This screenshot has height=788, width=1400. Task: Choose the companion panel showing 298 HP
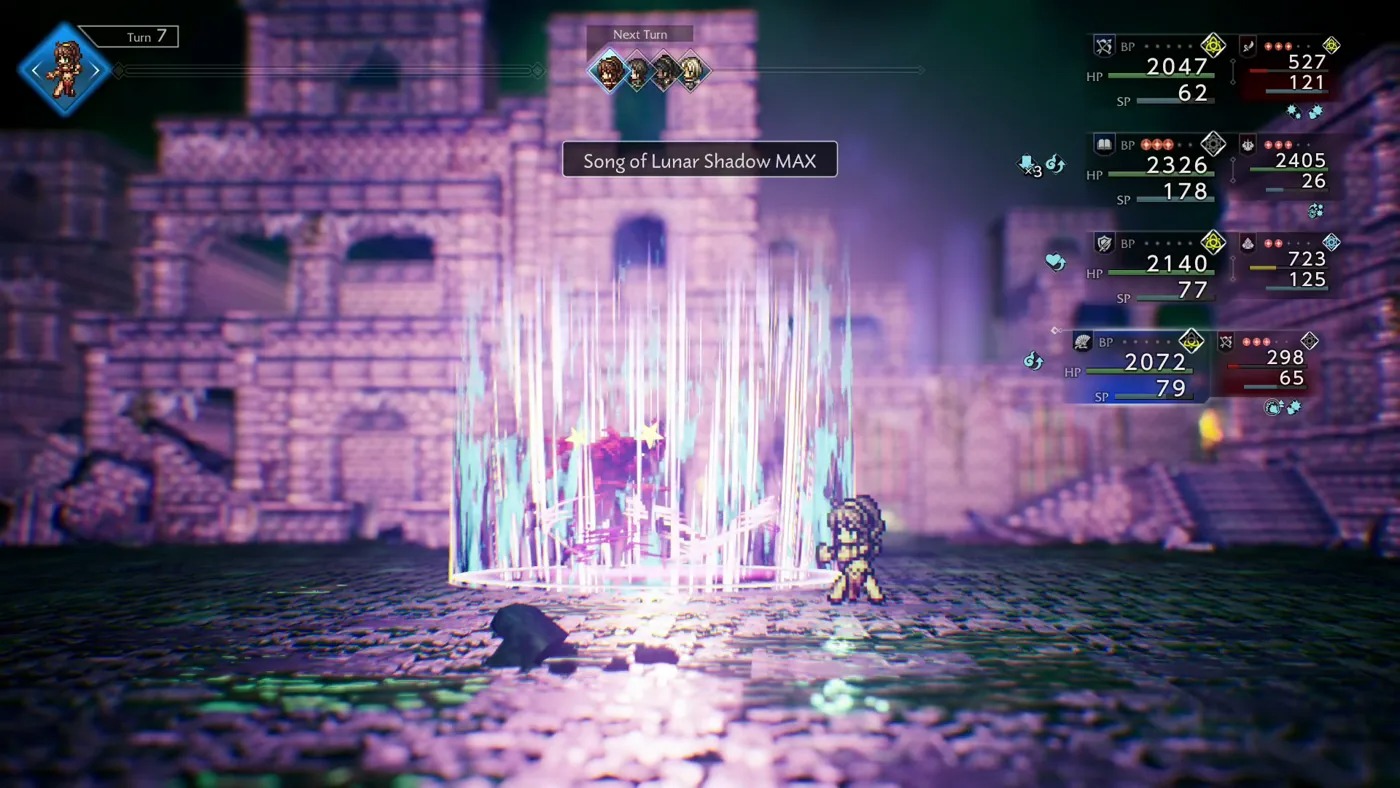tap(1265, 367)
